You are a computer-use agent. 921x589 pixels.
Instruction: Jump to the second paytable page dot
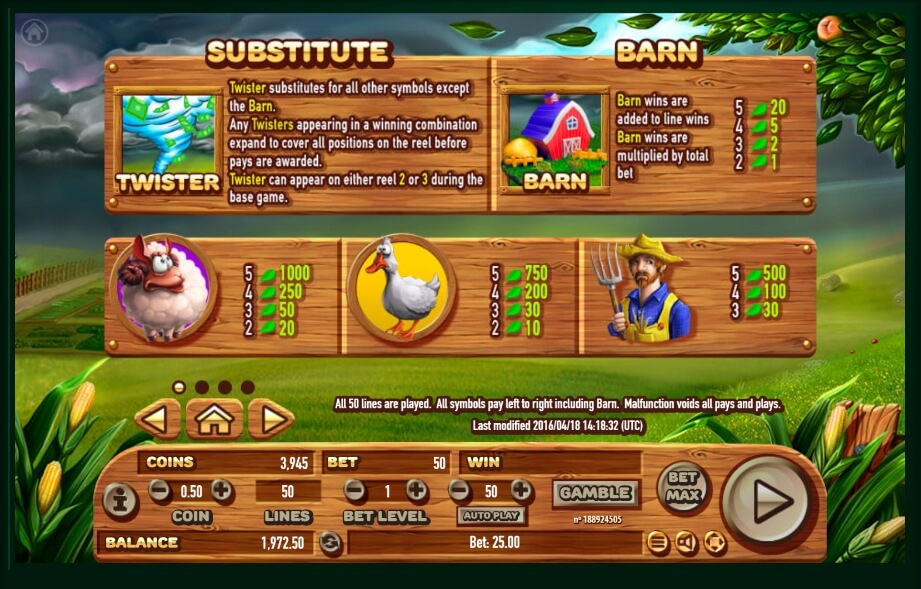point(202,387)
